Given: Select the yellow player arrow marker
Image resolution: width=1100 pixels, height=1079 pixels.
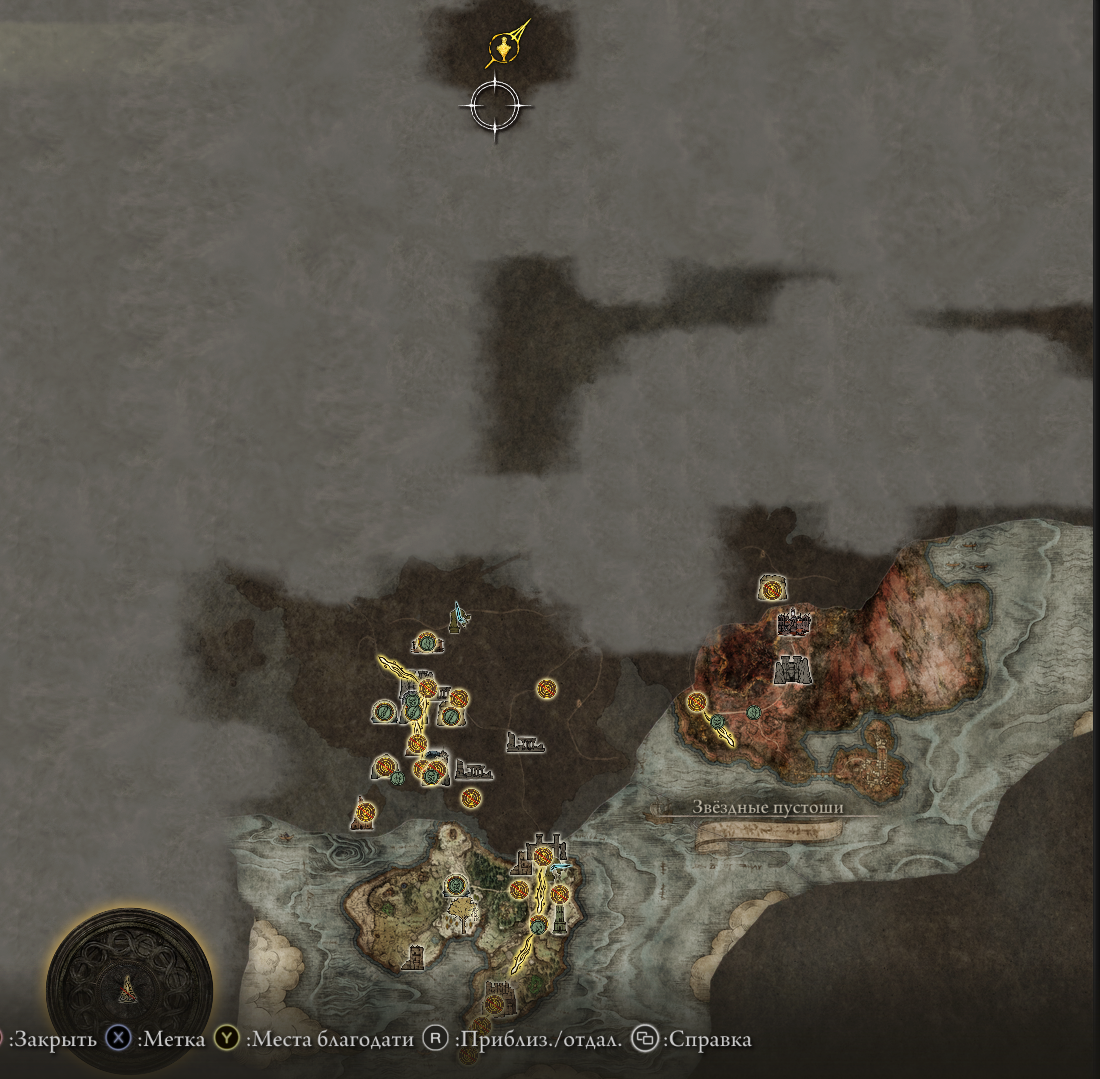Looking at the screenshot, I should pos(503,47).
